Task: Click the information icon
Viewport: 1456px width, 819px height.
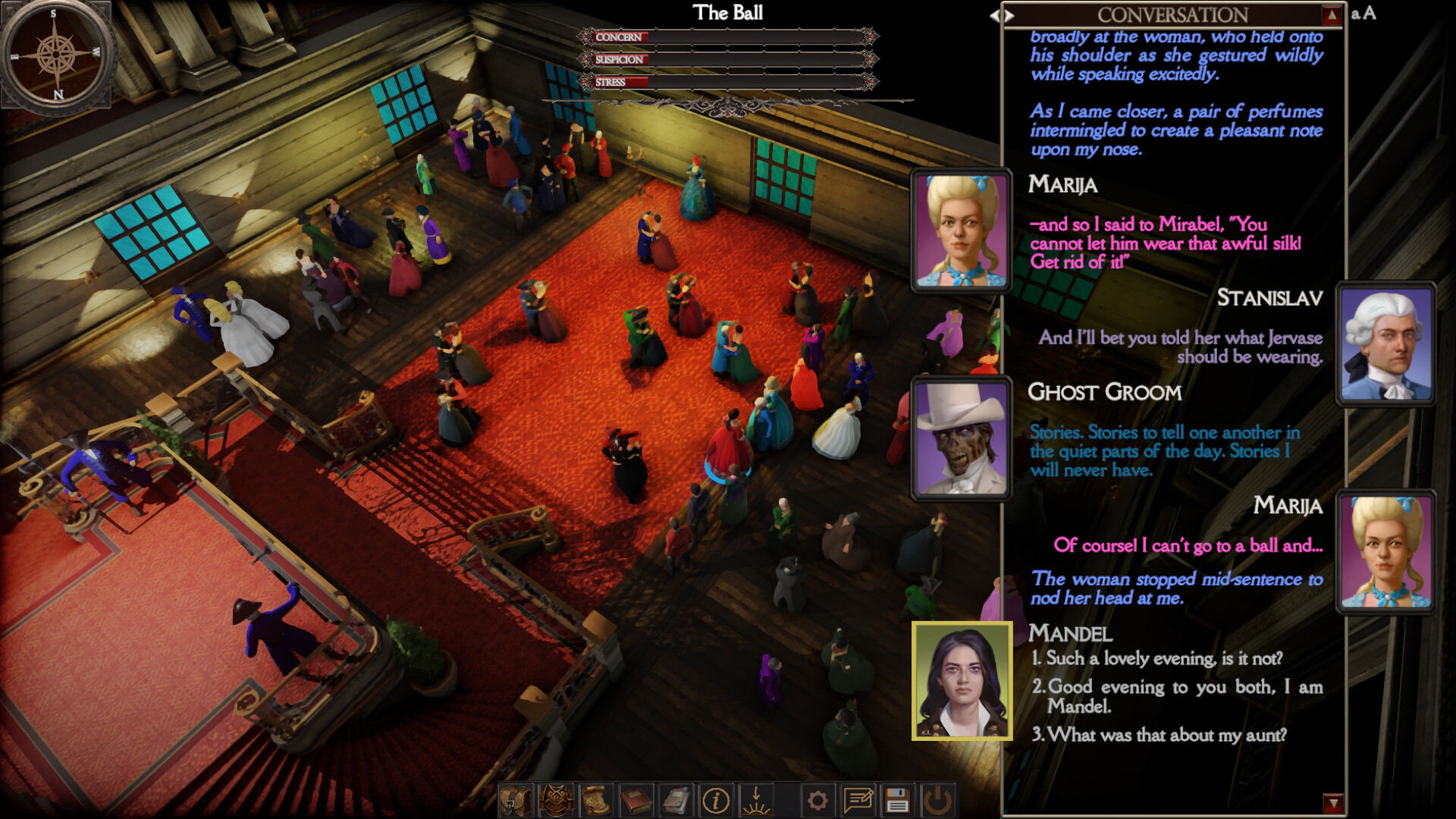Action: 715,800
